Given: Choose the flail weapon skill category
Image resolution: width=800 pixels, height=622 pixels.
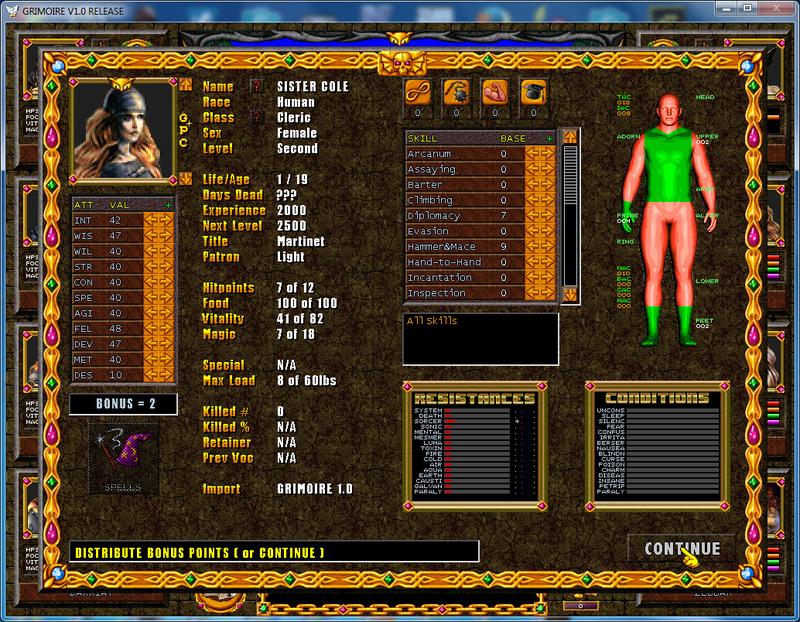Looking at the screenshot, I should [x=457, y=92].
